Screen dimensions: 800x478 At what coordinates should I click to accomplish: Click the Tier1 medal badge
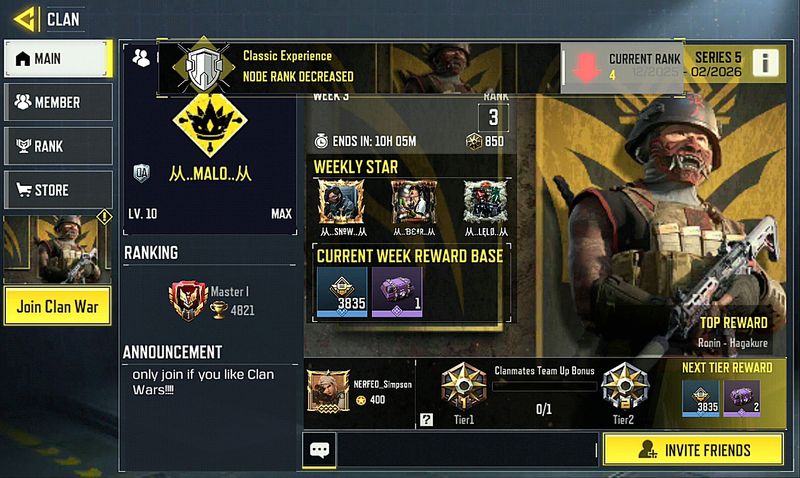(x=464, y=386)
